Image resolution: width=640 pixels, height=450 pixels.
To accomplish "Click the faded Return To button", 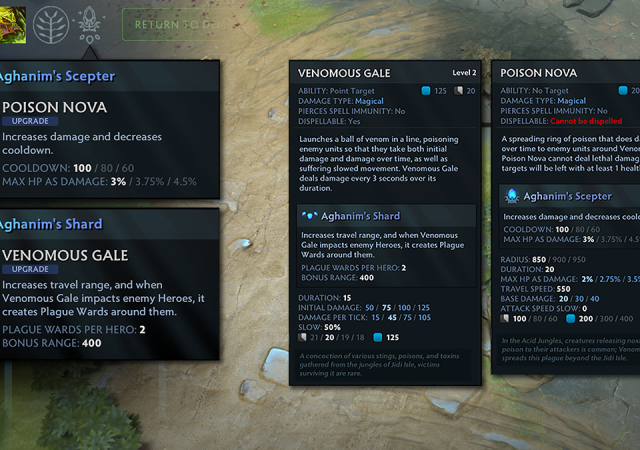I will click(168, 24).
